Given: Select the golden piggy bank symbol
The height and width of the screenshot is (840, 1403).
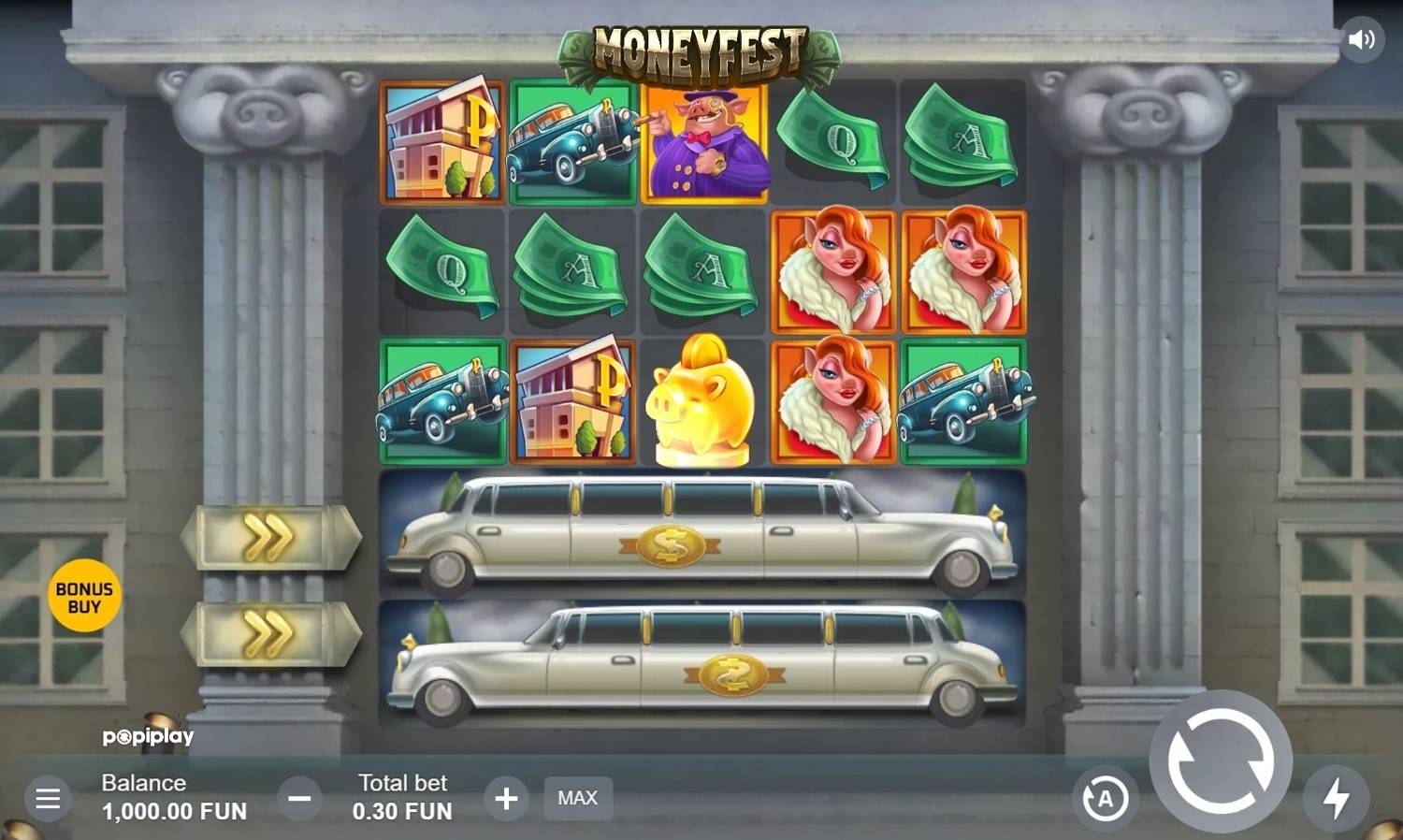Looking at the screenshot, I should pos(701,402).
